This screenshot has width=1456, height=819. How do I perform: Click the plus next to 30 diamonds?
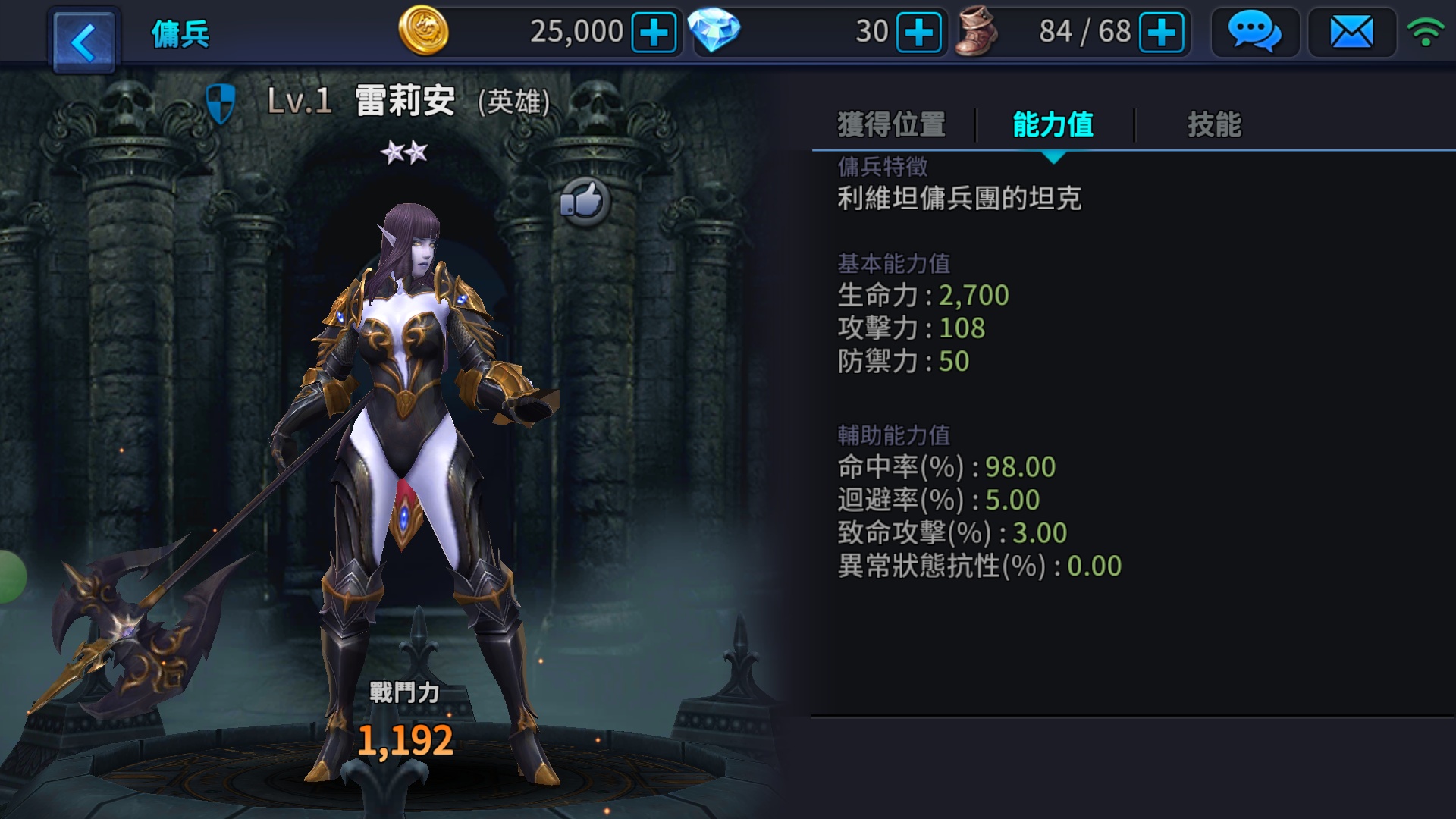pos(918,32)
